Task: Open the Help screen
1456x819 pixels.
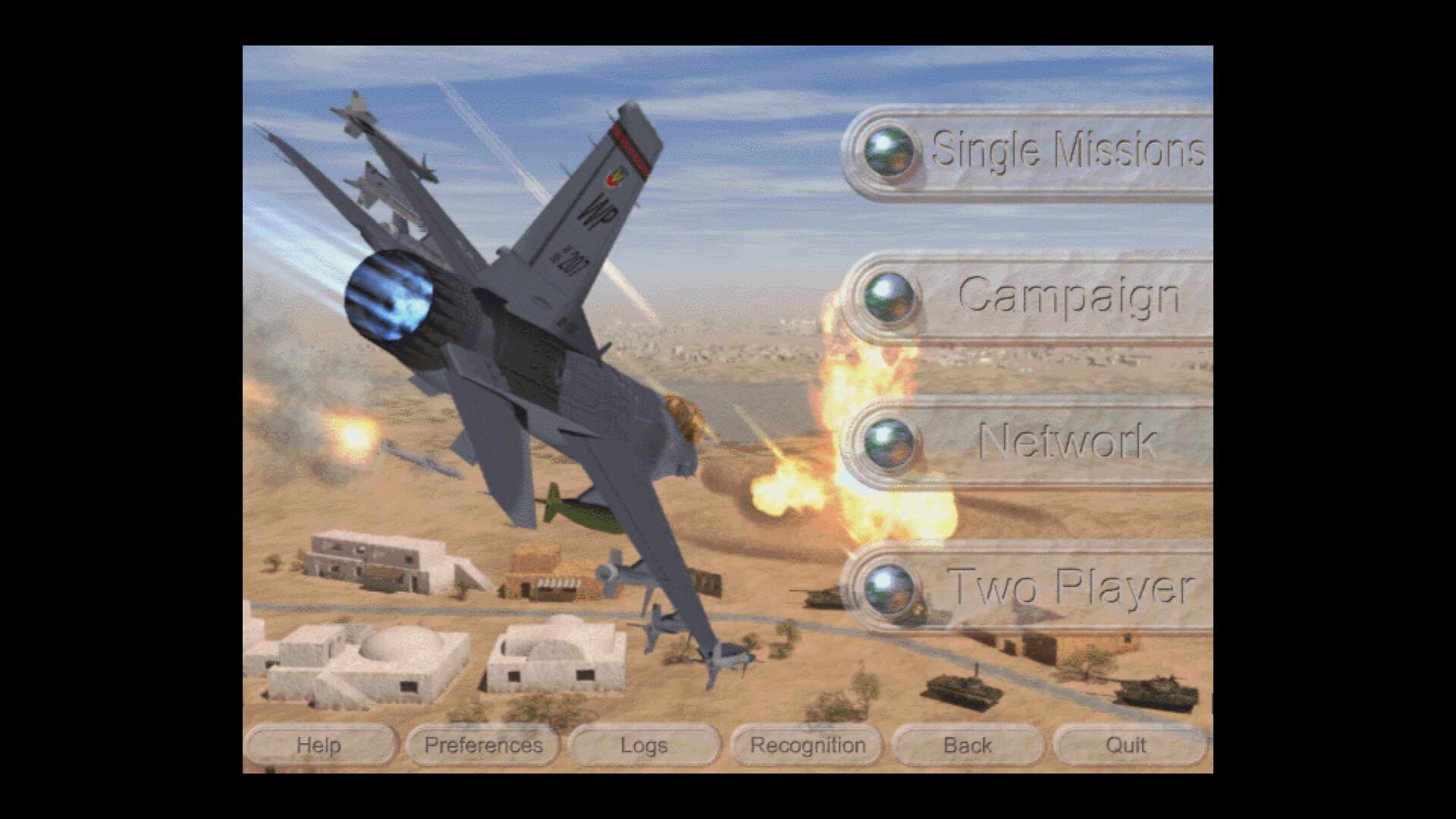Action: [322, 745]
